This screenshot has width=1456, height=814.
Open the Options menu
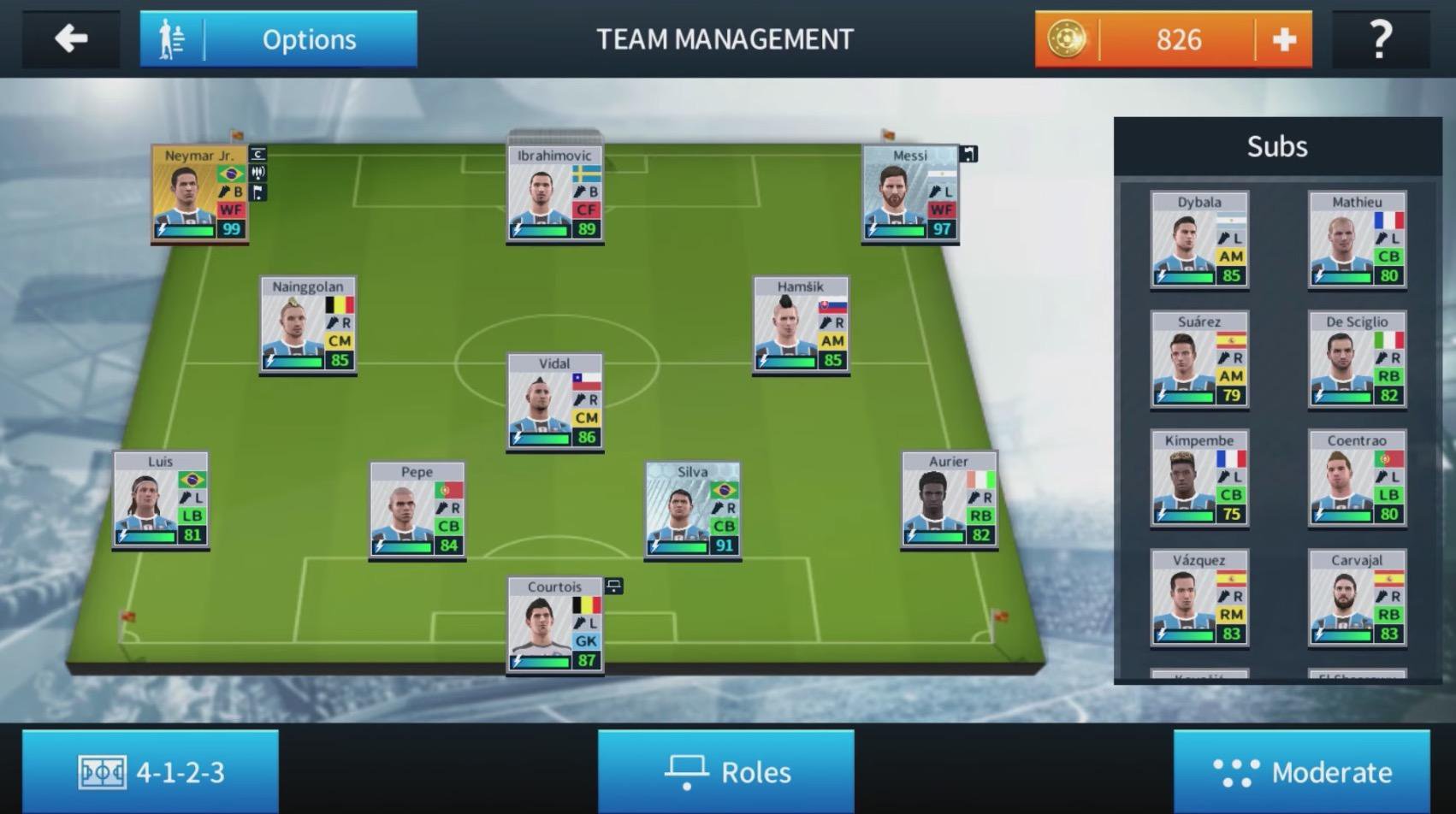(x=310, y=38)
